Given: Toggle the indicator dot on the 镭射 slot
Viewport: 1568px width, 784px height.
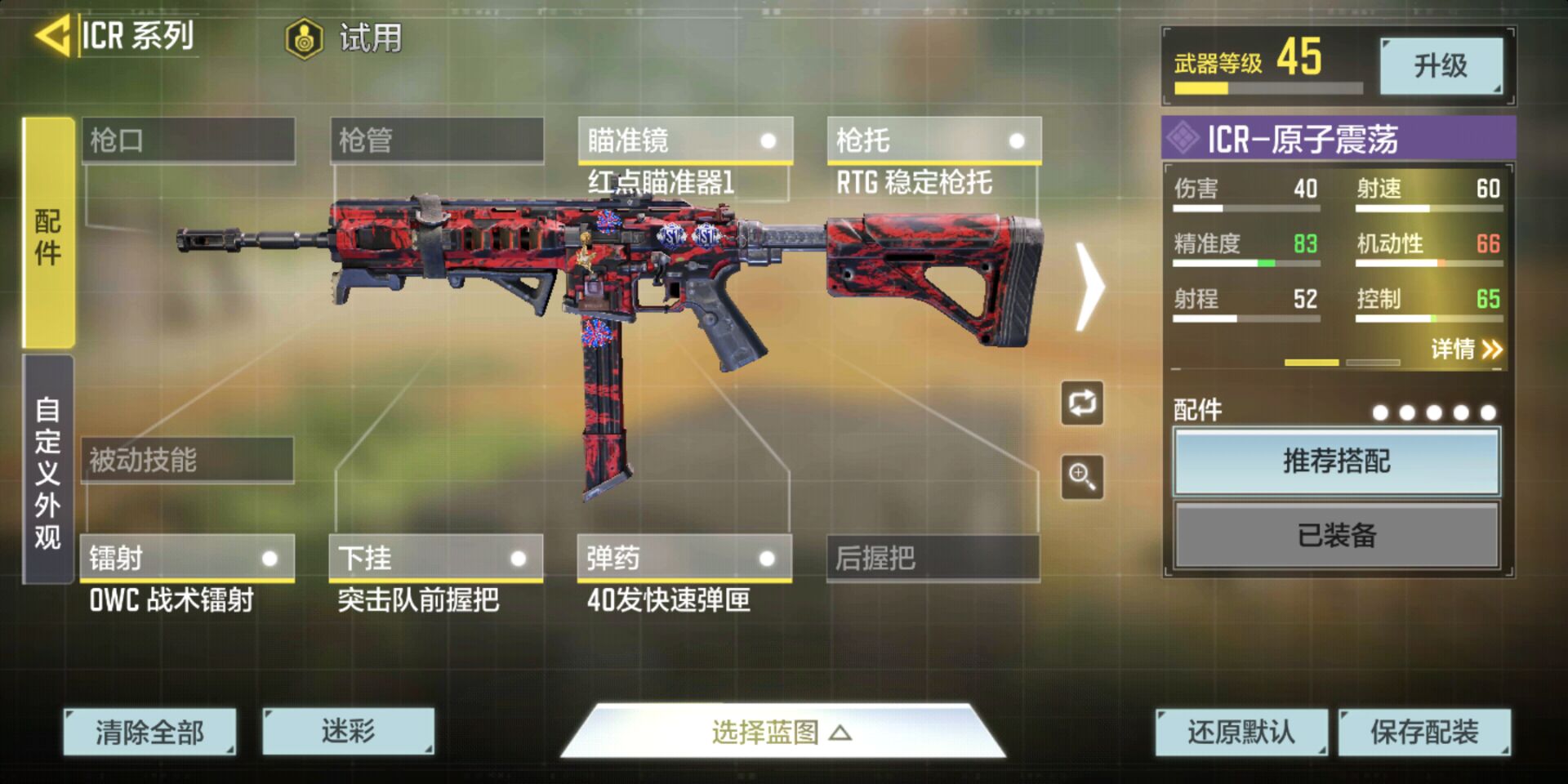Looking at the screenshot, I should pos(269,559).
